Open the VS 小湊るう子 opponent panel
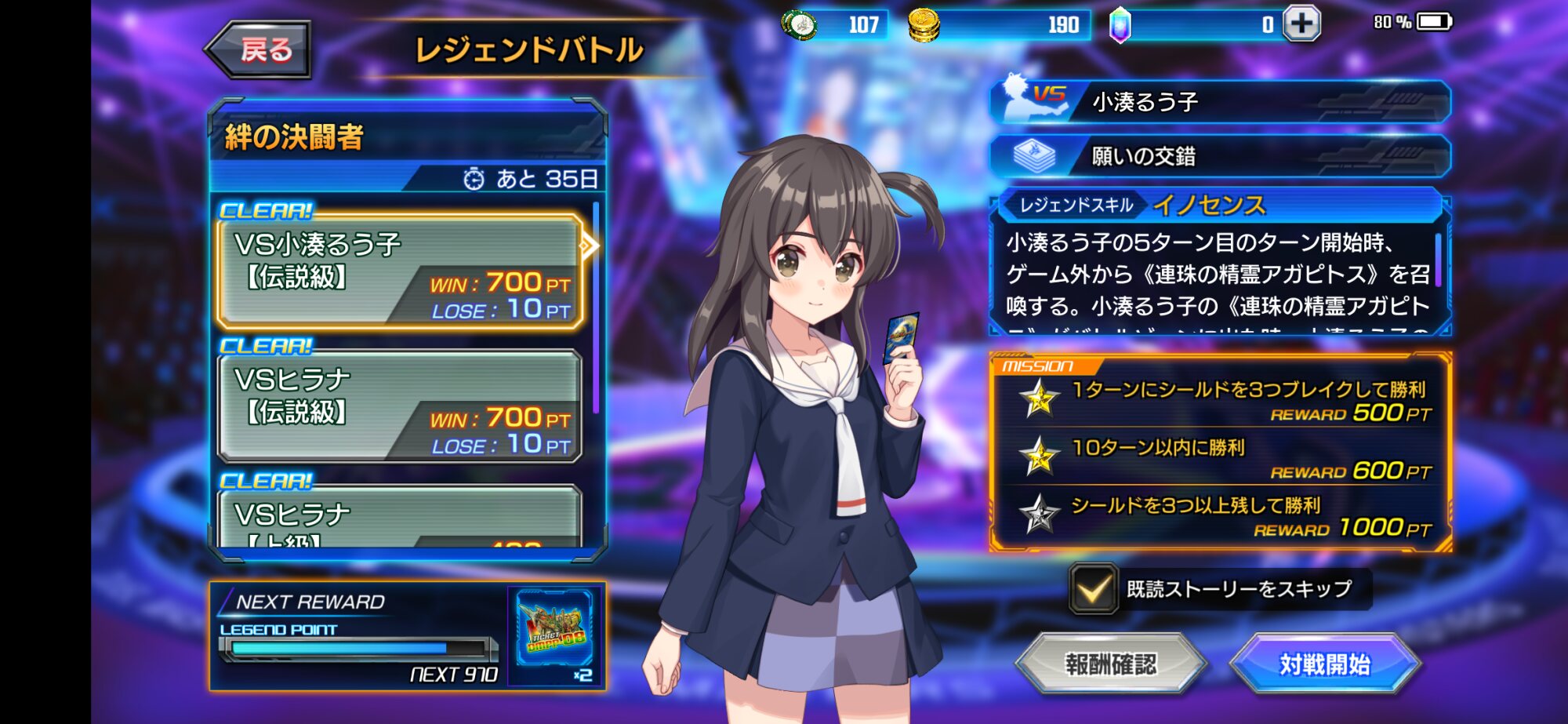This screenshot has height=724, width=1568. (x=1220, y=102)
